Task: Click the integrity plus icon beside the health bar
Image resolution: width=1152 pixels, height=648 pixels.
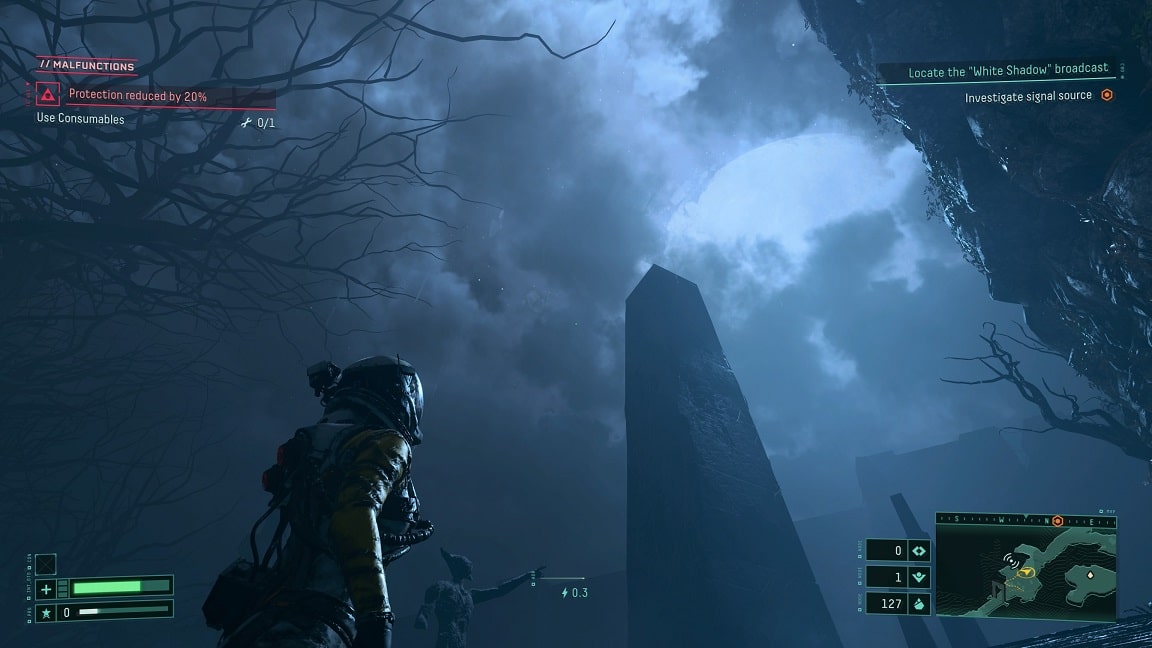Action: (46, 587)
